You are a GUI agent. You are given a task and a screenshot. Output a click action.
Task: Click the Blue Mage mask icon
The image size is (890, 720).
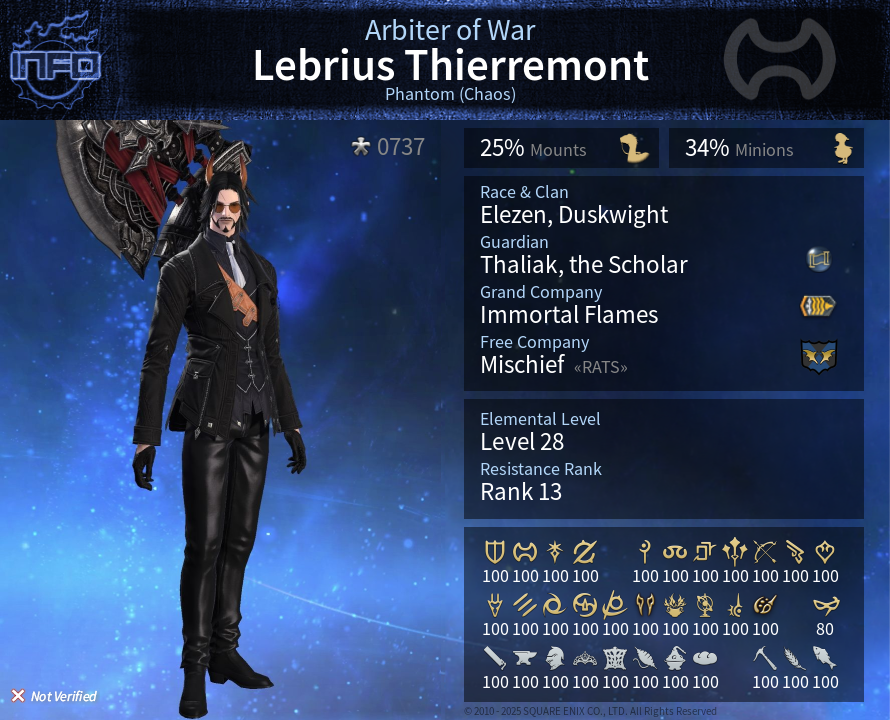click(x=825, y=604)
